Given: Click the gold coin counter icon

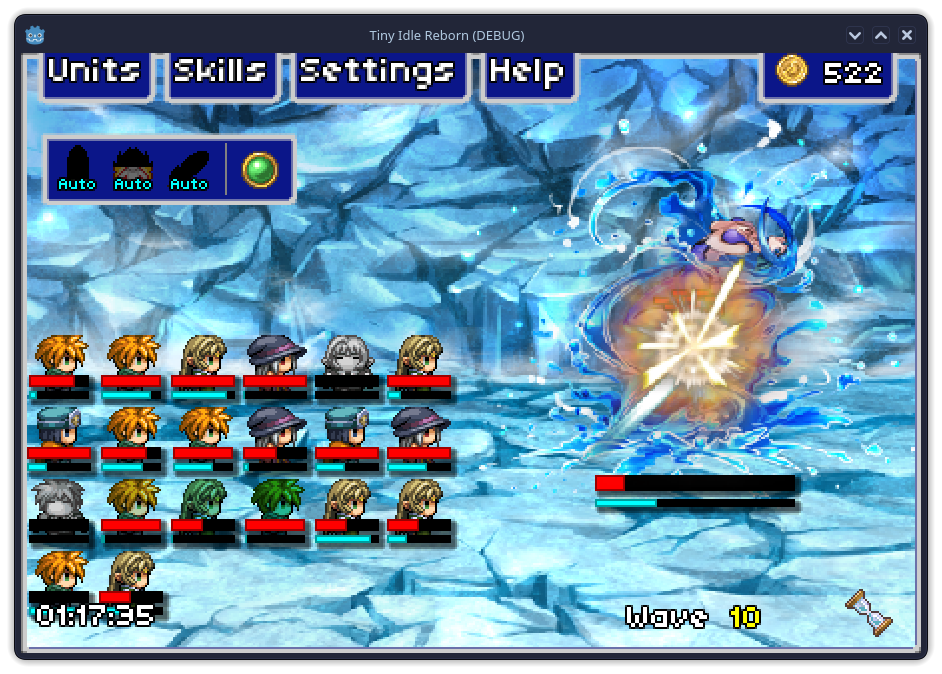Looking at the screenshot, I should click(792, 70).
